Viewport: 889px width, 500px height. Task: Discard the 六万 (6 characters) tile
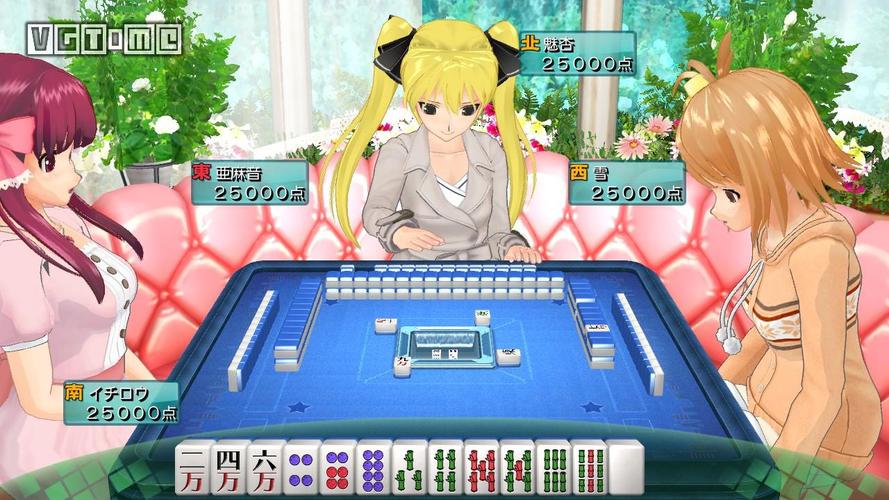[265, 469]
